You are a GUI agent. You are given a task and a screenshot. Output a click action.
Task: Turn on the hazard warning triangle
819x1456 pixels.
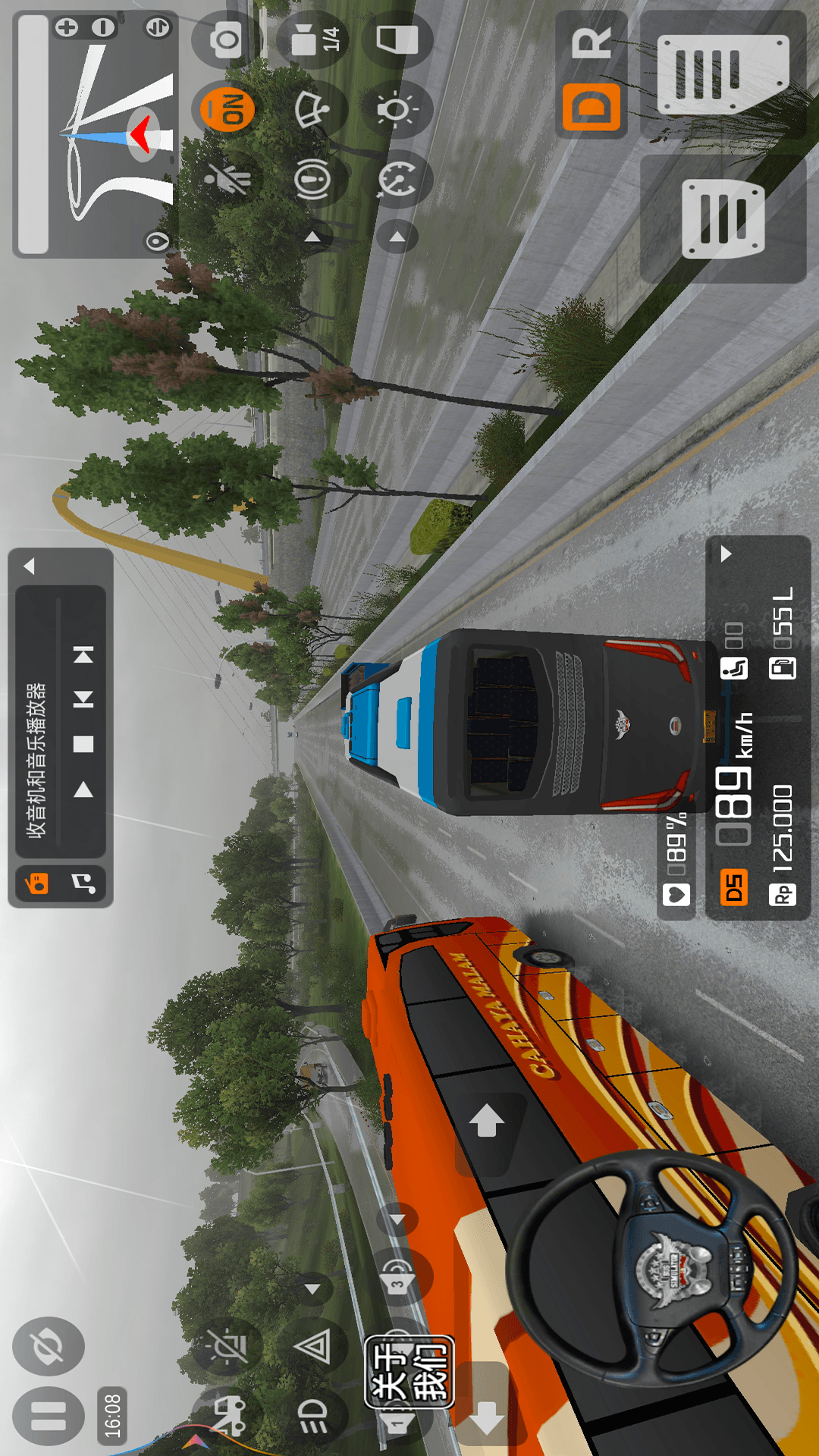tap(312, 1347)
